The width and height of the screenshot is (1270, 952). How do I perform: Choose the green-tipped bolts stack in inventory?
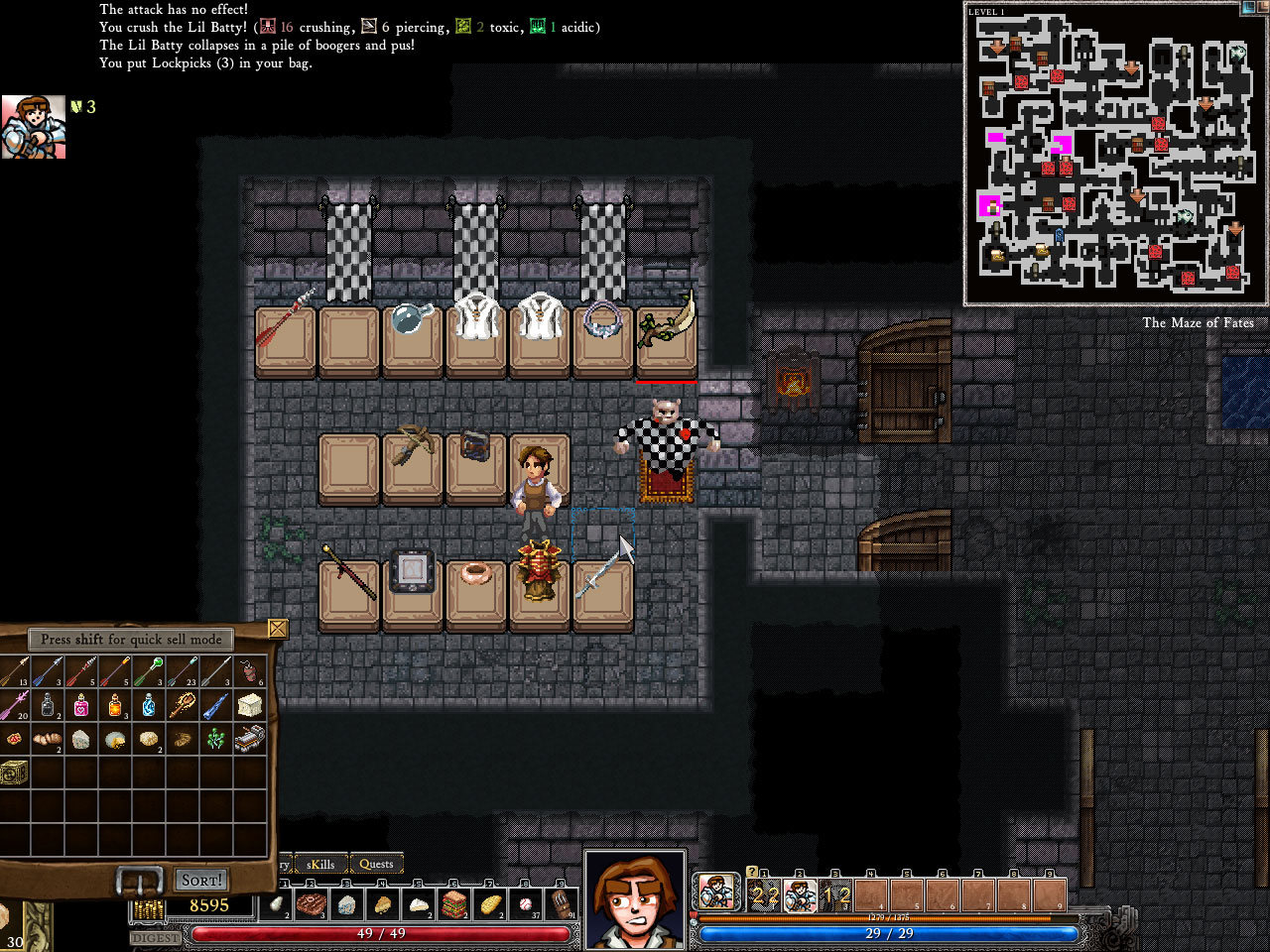(x=149, y=671)
